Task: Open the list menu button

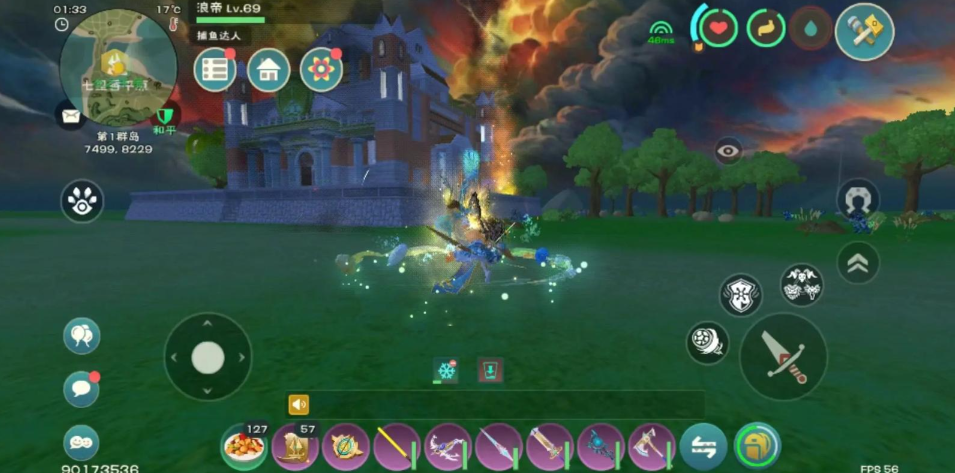Action: (215, 70)
